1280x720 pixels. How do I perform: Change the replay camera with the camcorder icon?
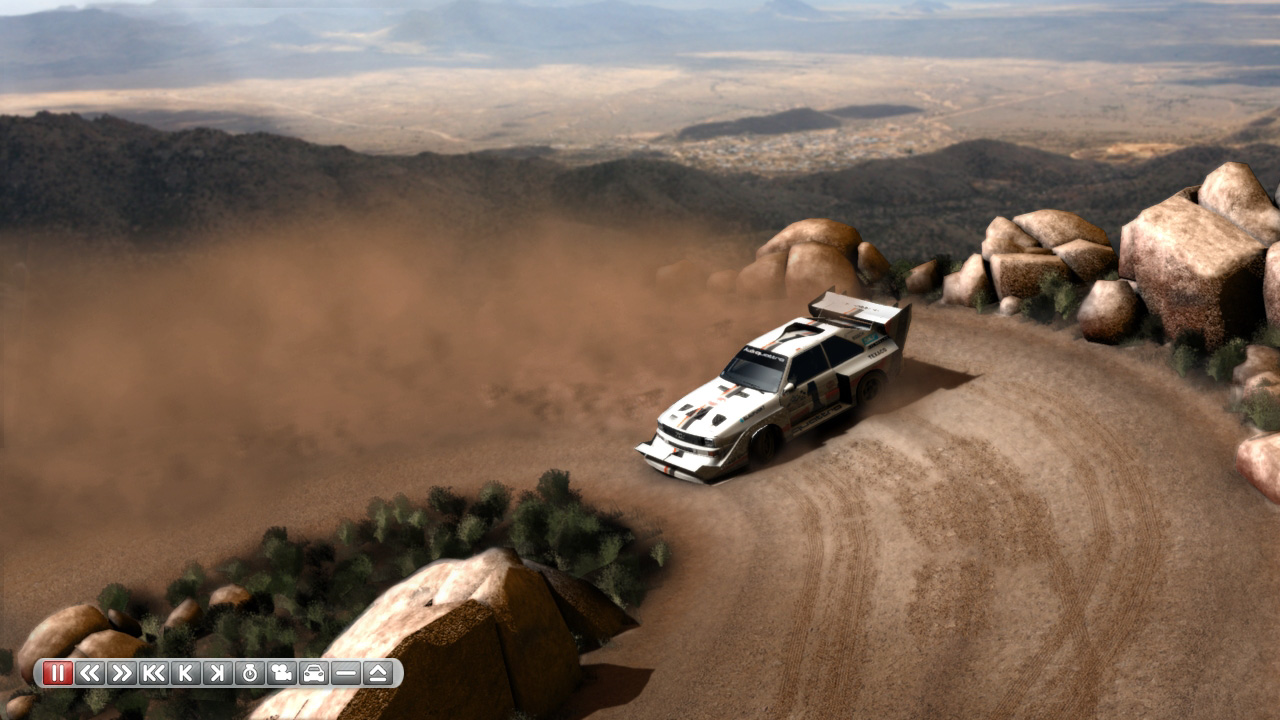pos(282,673)
